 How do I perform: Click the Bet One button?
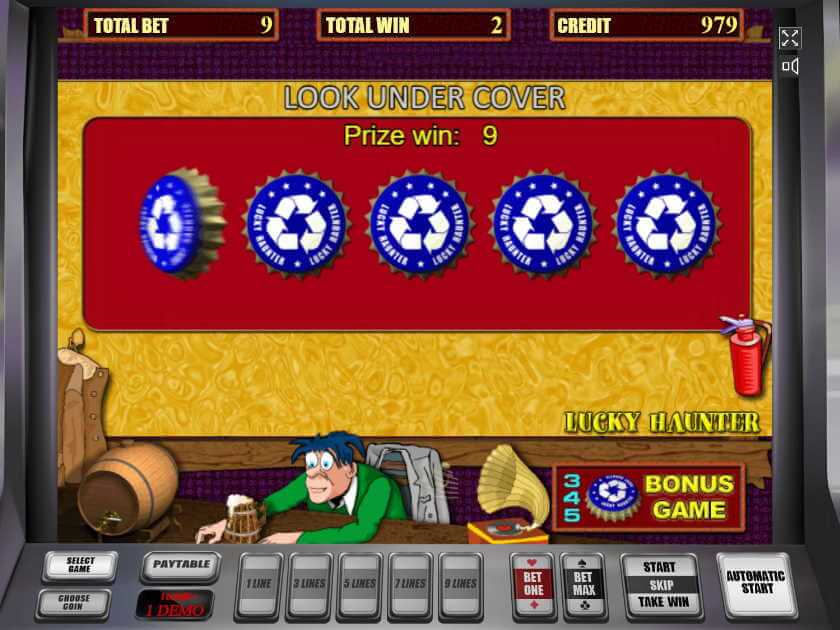(533, 584)
